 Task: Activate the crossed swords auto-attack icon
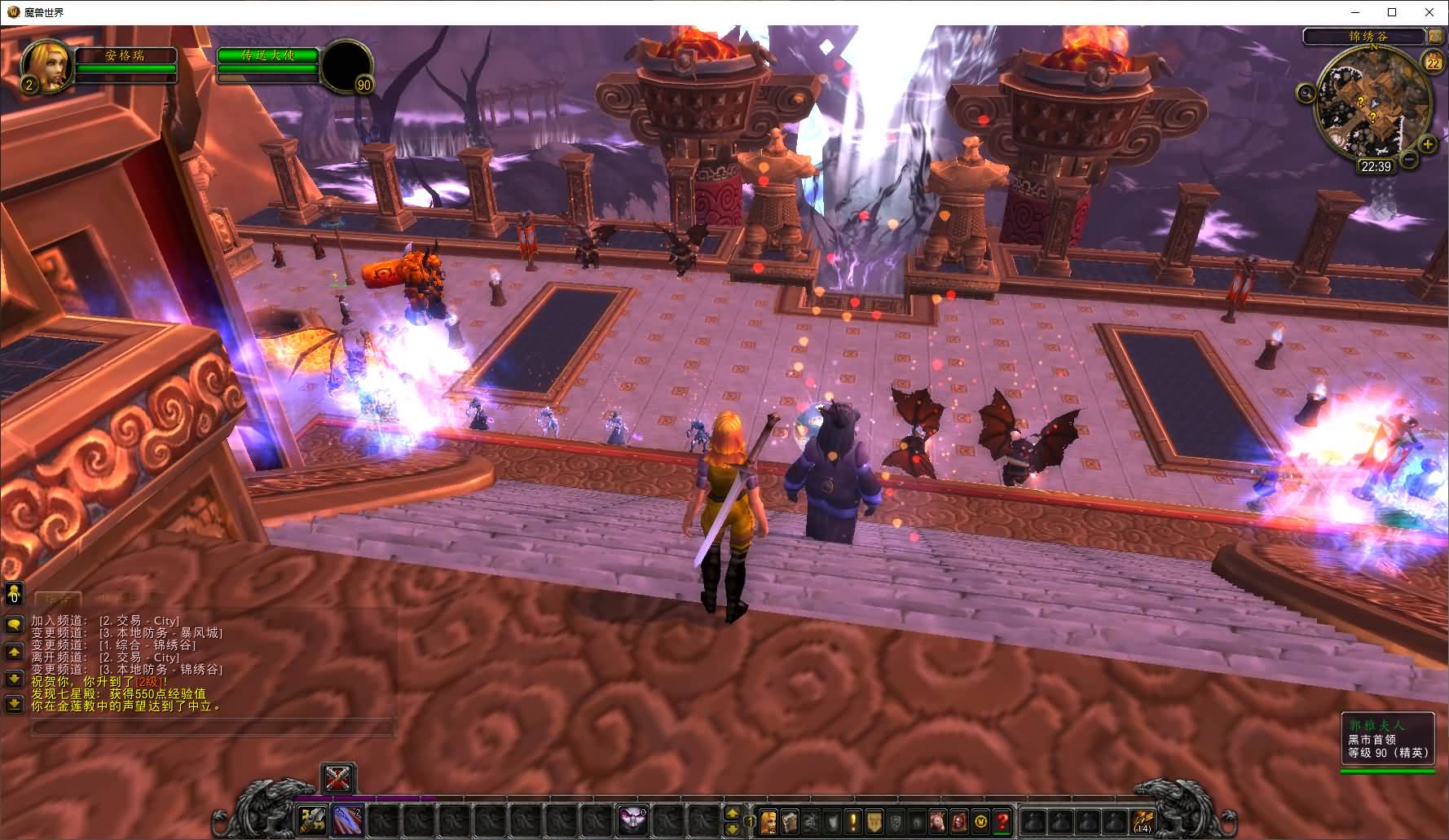click(x=337, y=779)
